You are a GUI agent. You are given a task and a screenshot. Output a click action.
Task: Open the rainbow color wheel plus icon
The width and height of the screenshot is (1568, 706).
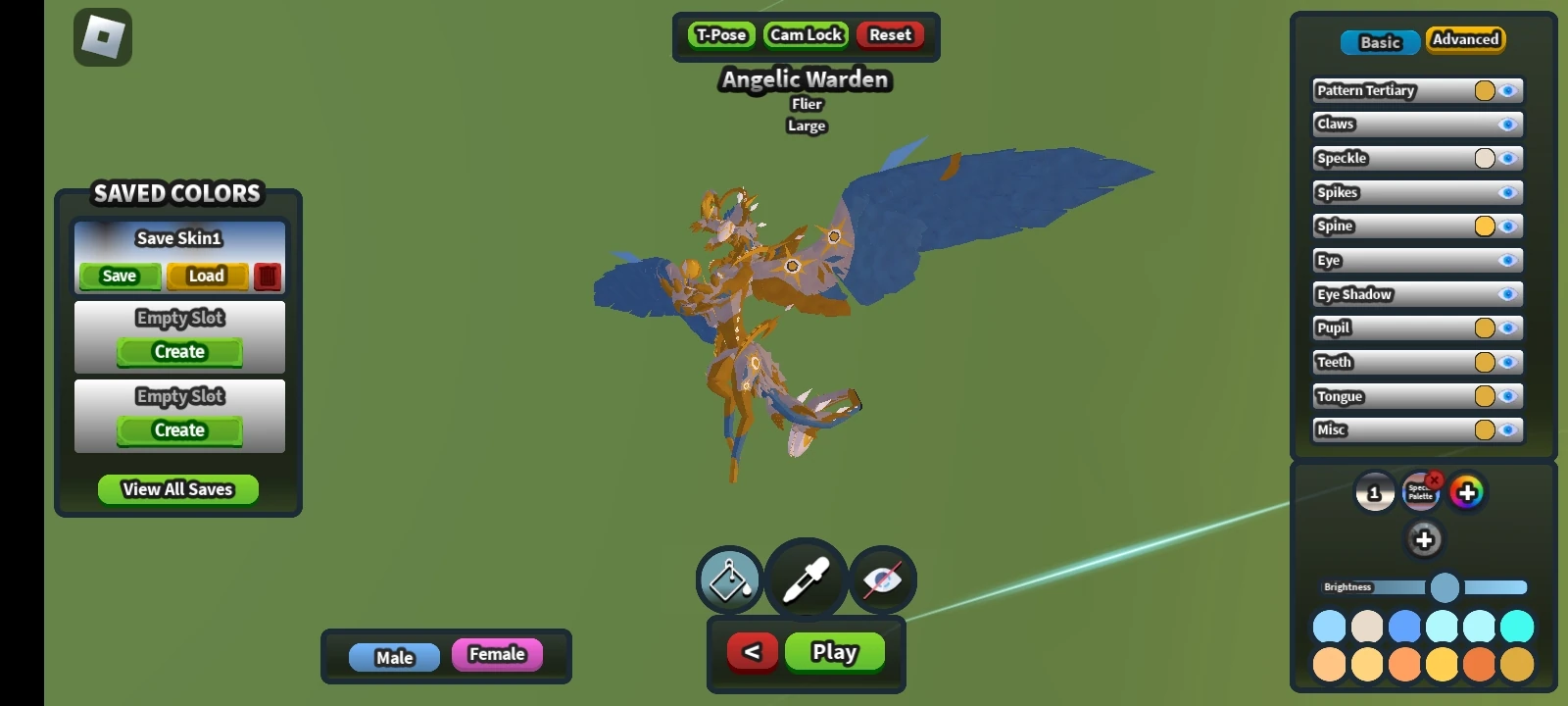point(1469,492)
